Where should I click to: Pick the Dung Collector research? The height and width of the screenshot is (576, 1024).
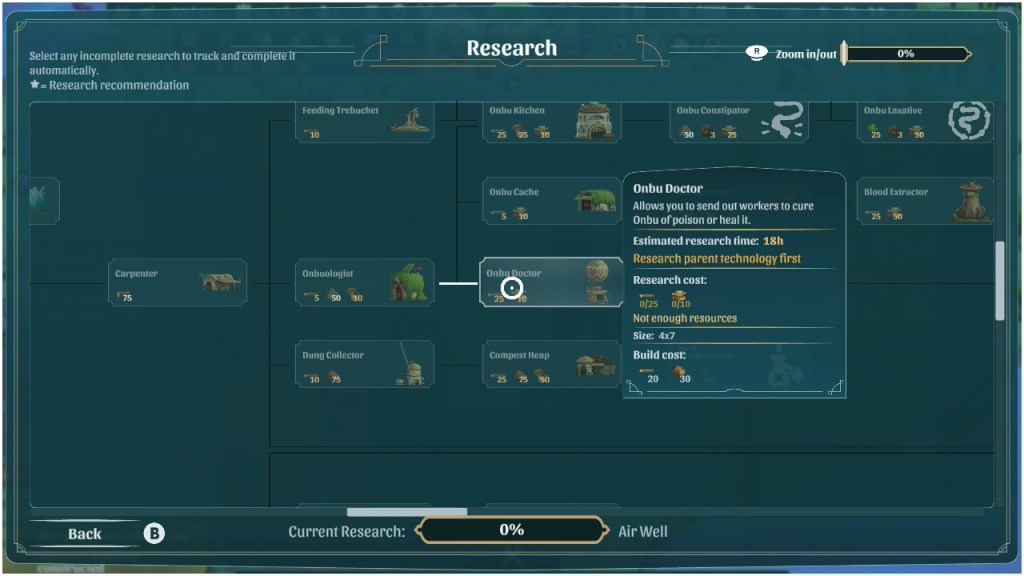click(x=366, y=364)
